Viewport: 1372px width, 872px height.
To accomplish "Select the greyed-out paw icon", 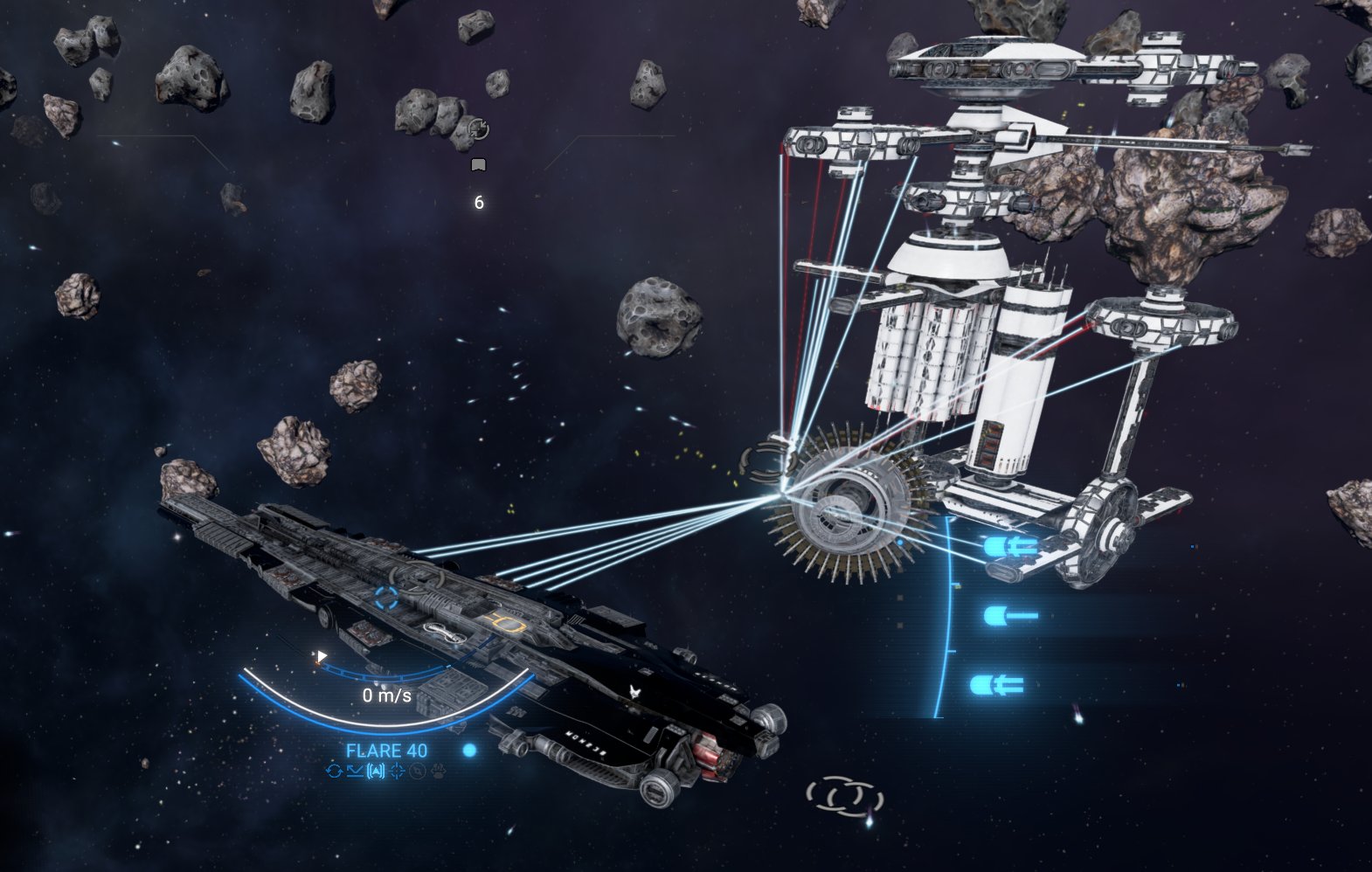I will [x=439, y=771].
